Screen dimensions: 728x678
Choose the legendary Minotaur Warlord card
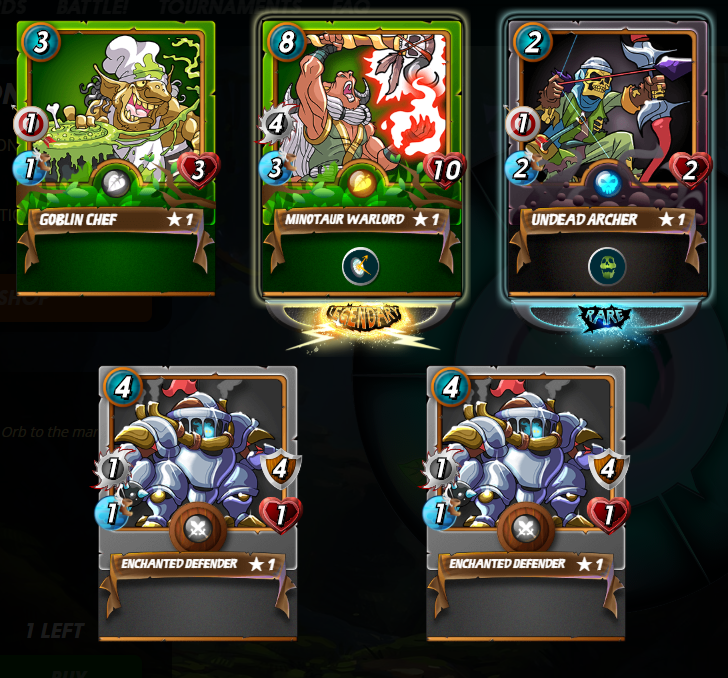361,150
